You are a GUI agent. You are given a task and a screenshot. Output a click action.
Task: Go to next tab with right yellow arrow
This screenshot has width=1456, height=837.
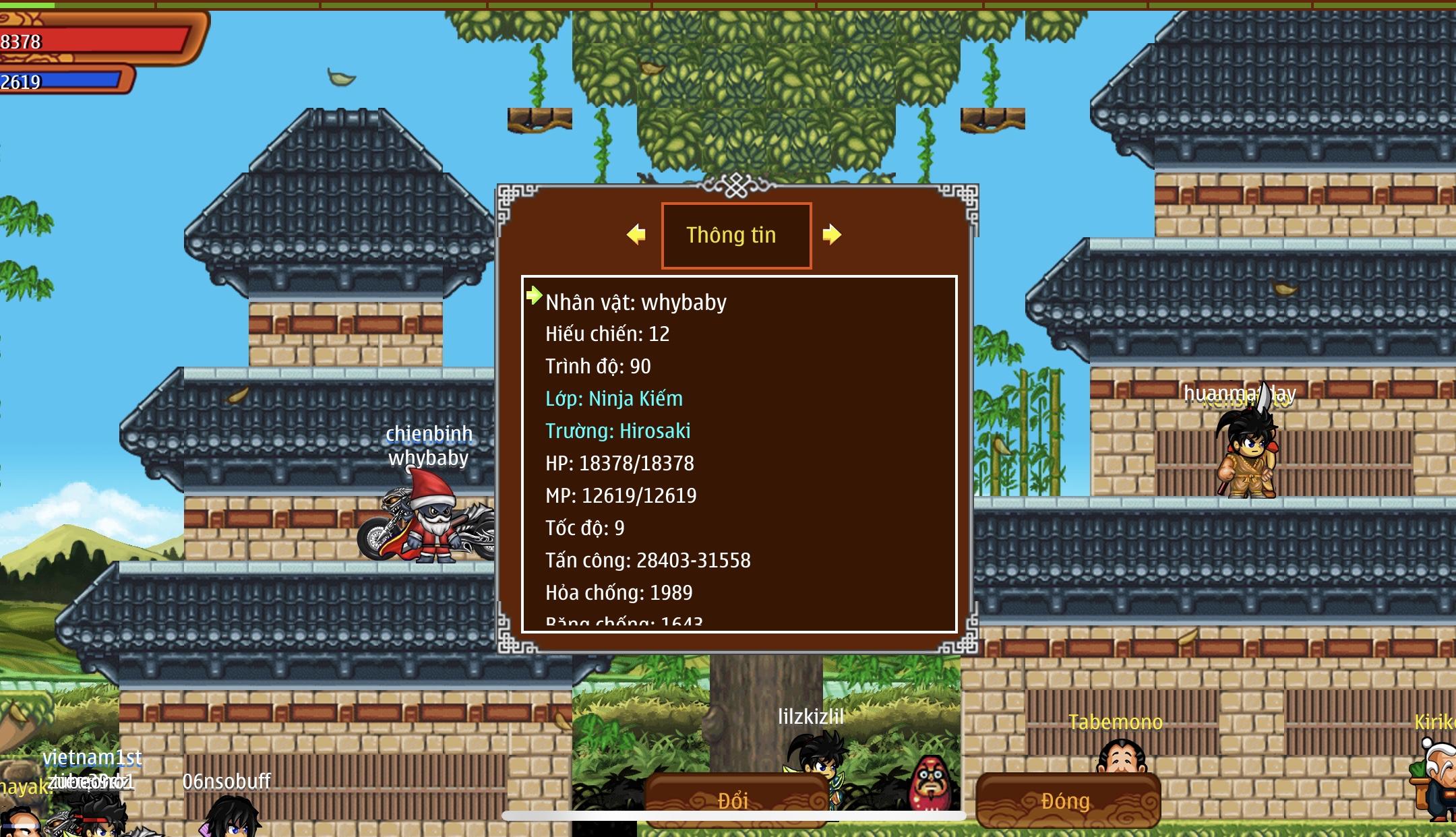(832, 235)
